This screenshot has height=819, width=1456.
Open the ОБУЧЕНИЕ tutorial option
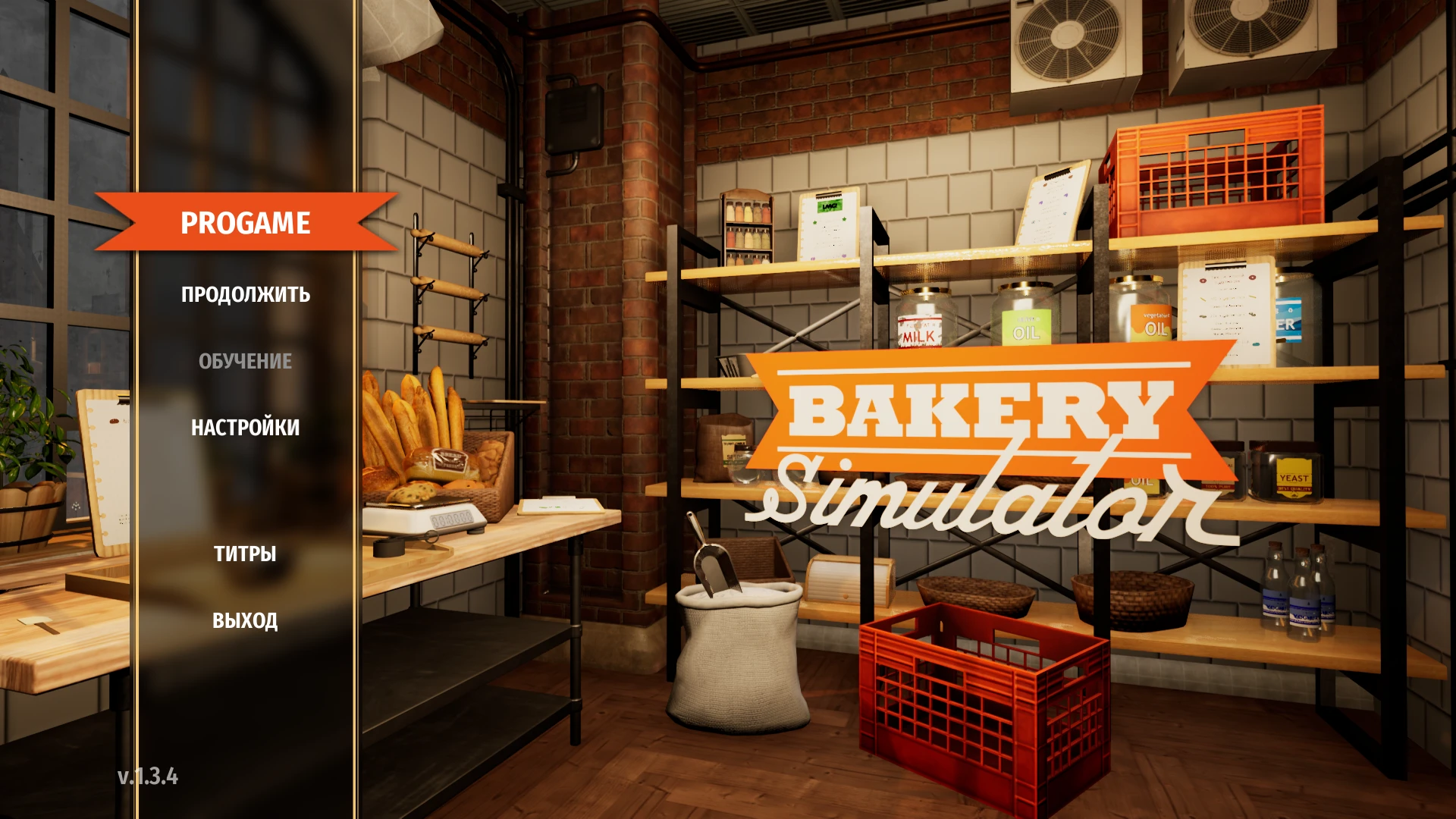click(x=244, y=362)
